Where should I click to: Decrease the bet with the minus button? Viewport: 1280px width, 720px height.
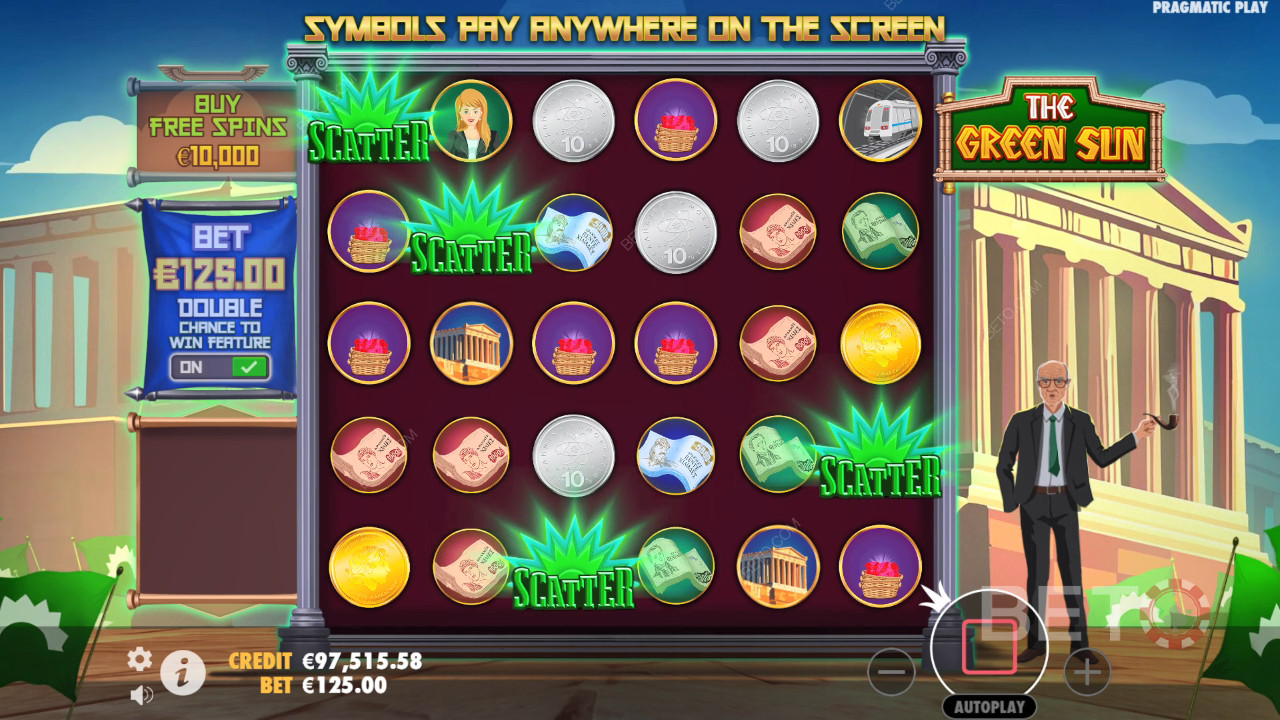pyautogui.click(x=891, y=672)
